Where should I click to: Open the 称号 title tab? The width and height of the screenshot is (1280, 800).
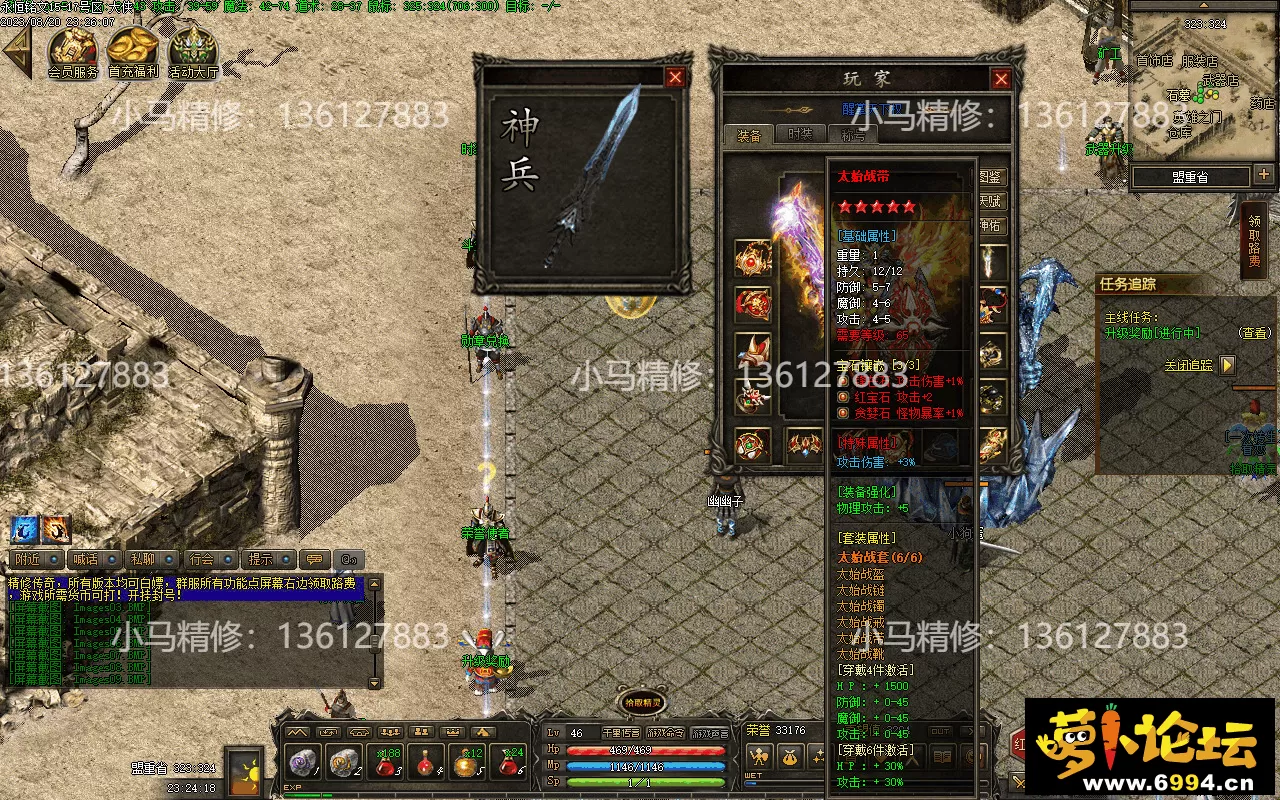852,135
